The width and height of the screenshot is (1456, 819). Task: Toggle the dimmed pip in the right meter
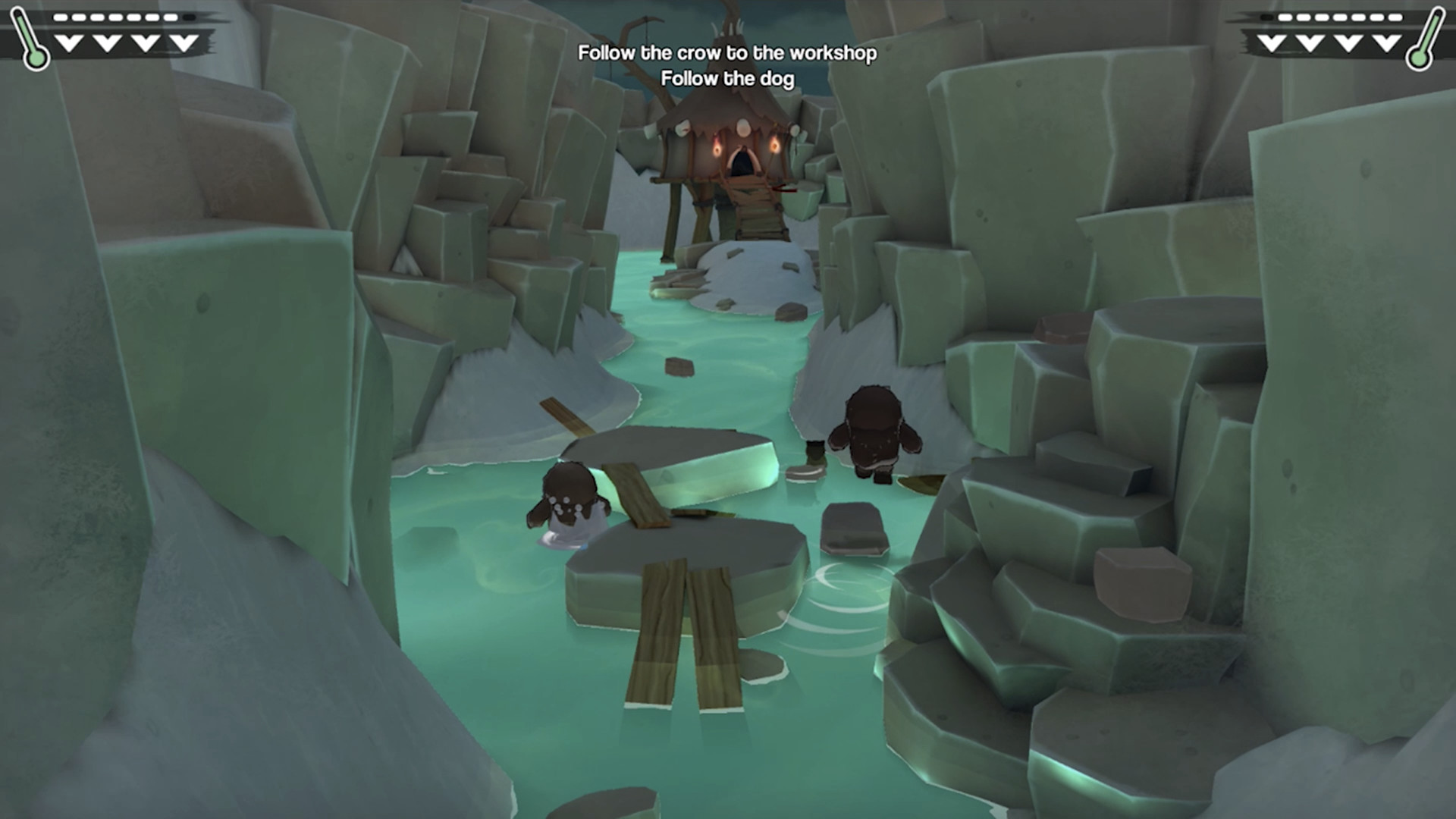pyautogui.click(x=1266, y=17)
